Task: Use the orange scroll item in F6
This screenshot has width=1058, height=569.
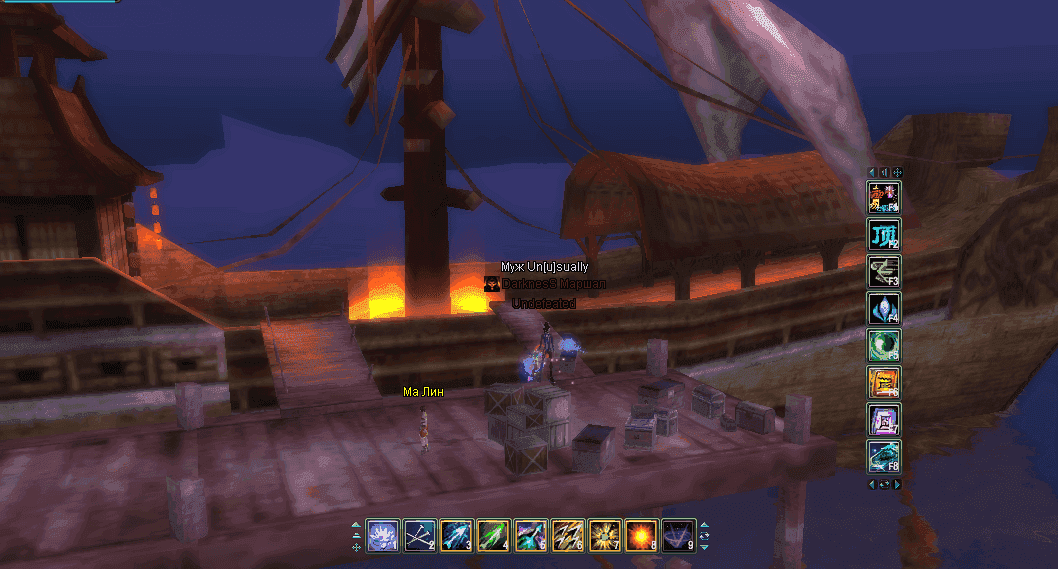Action: (884, 382)
